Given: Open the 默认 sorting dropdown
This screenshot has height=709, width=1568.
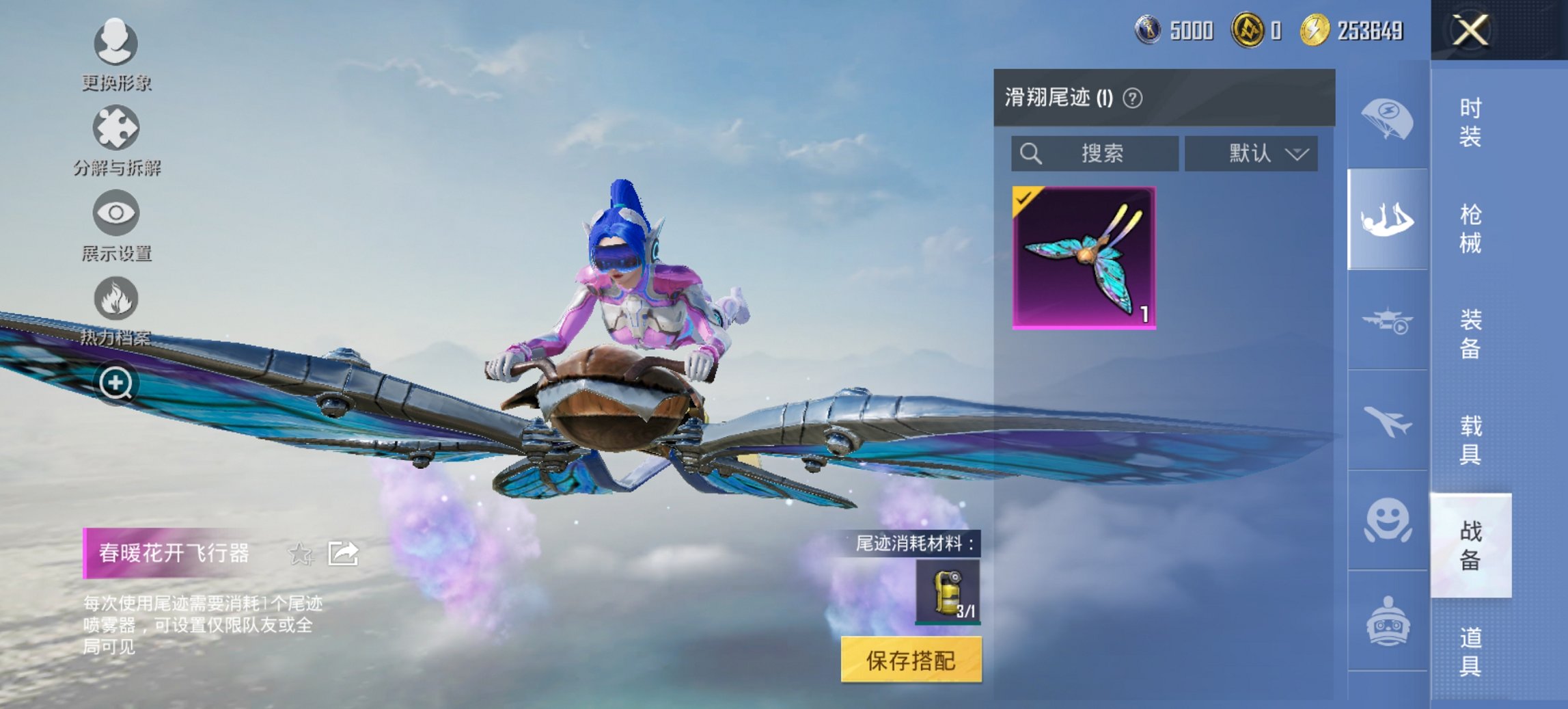Looking at the screenshot, I should pos(1250,153).
